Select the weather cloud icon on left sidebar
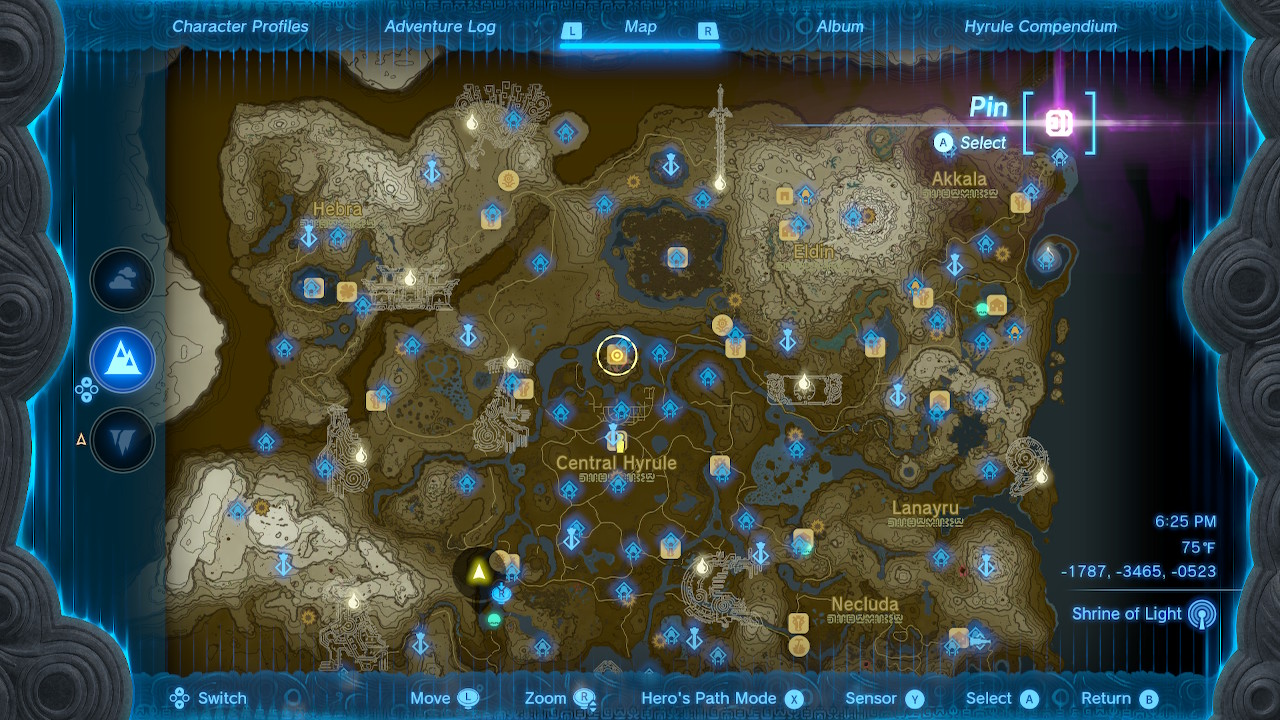Image resolution: width=1280 pixels, height=720 pixels. coord(122,279)
